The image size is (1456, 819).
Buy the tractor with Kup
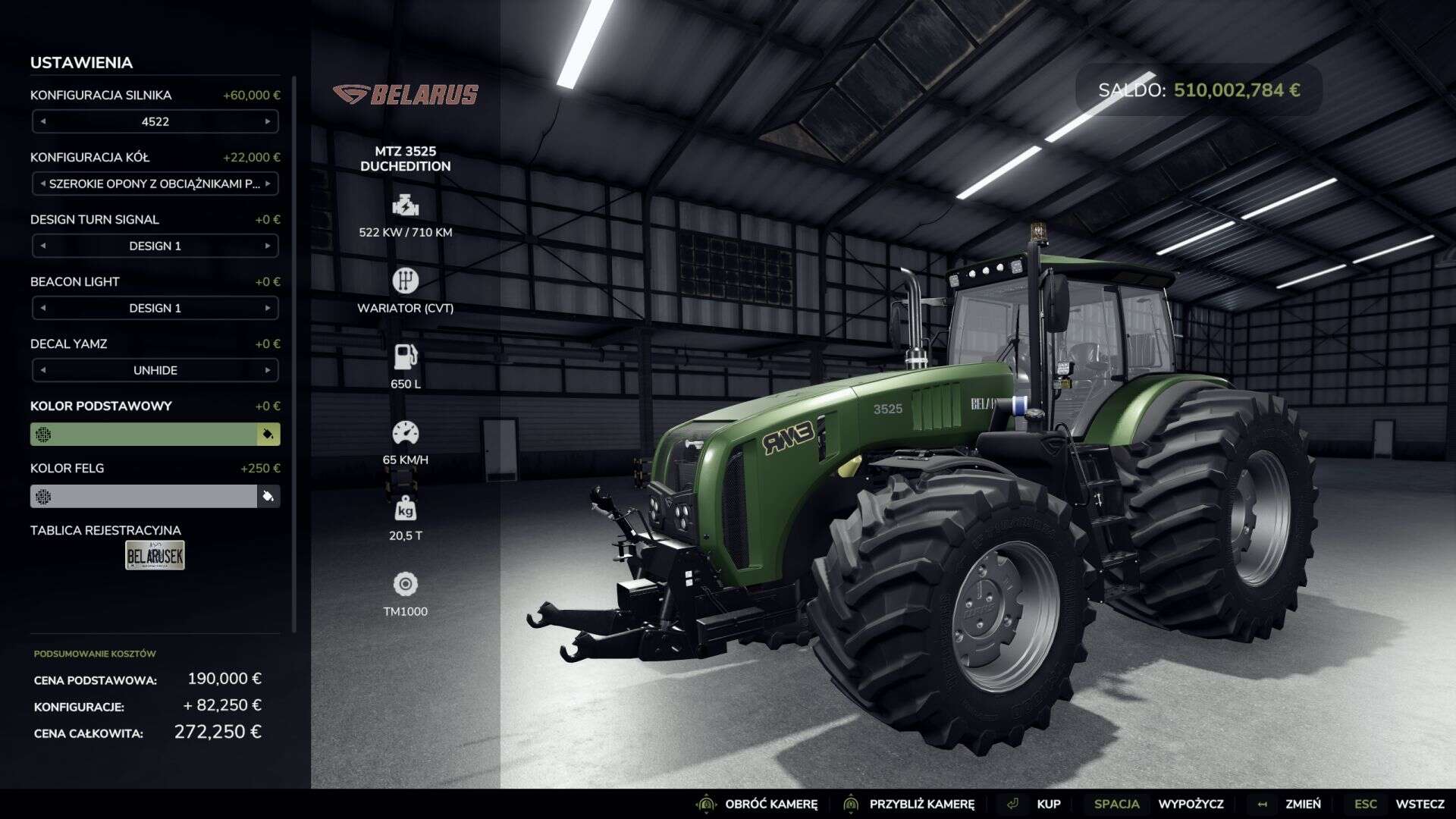[x=1048, y=804]
